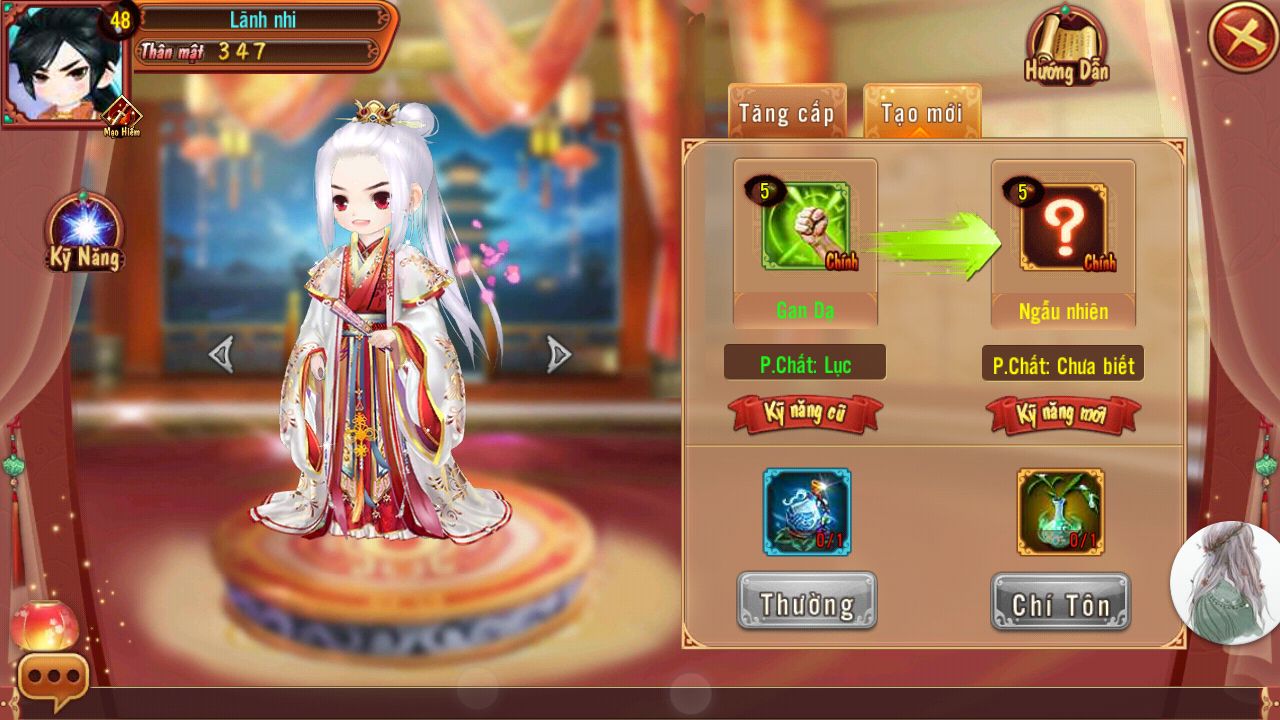
Task: Select the blue teapot material item
Action: click(x=806, y=512)
